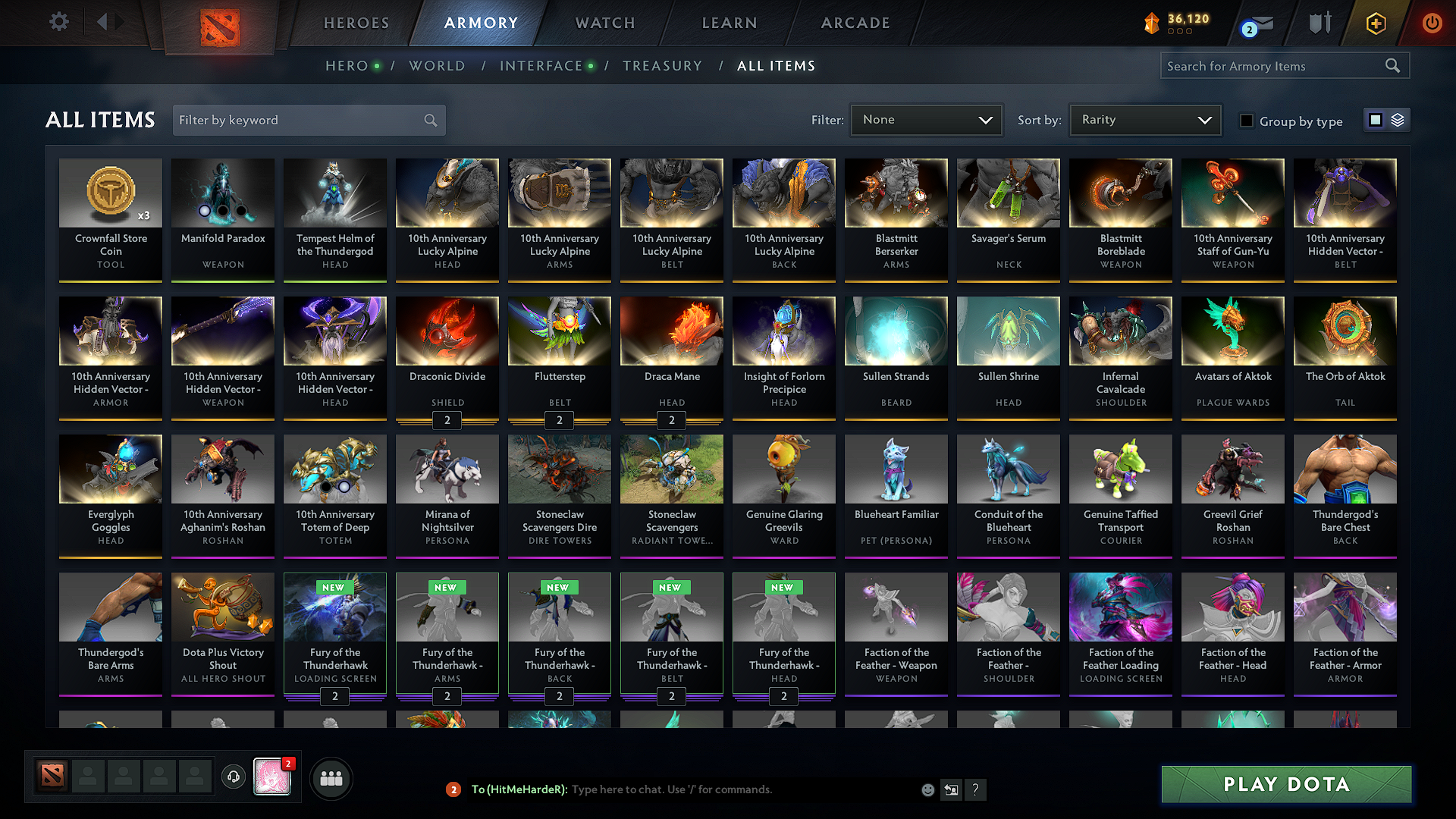Click the search magnifier in keyword filter
The image size is (1456, 819).
pos(429,120)
